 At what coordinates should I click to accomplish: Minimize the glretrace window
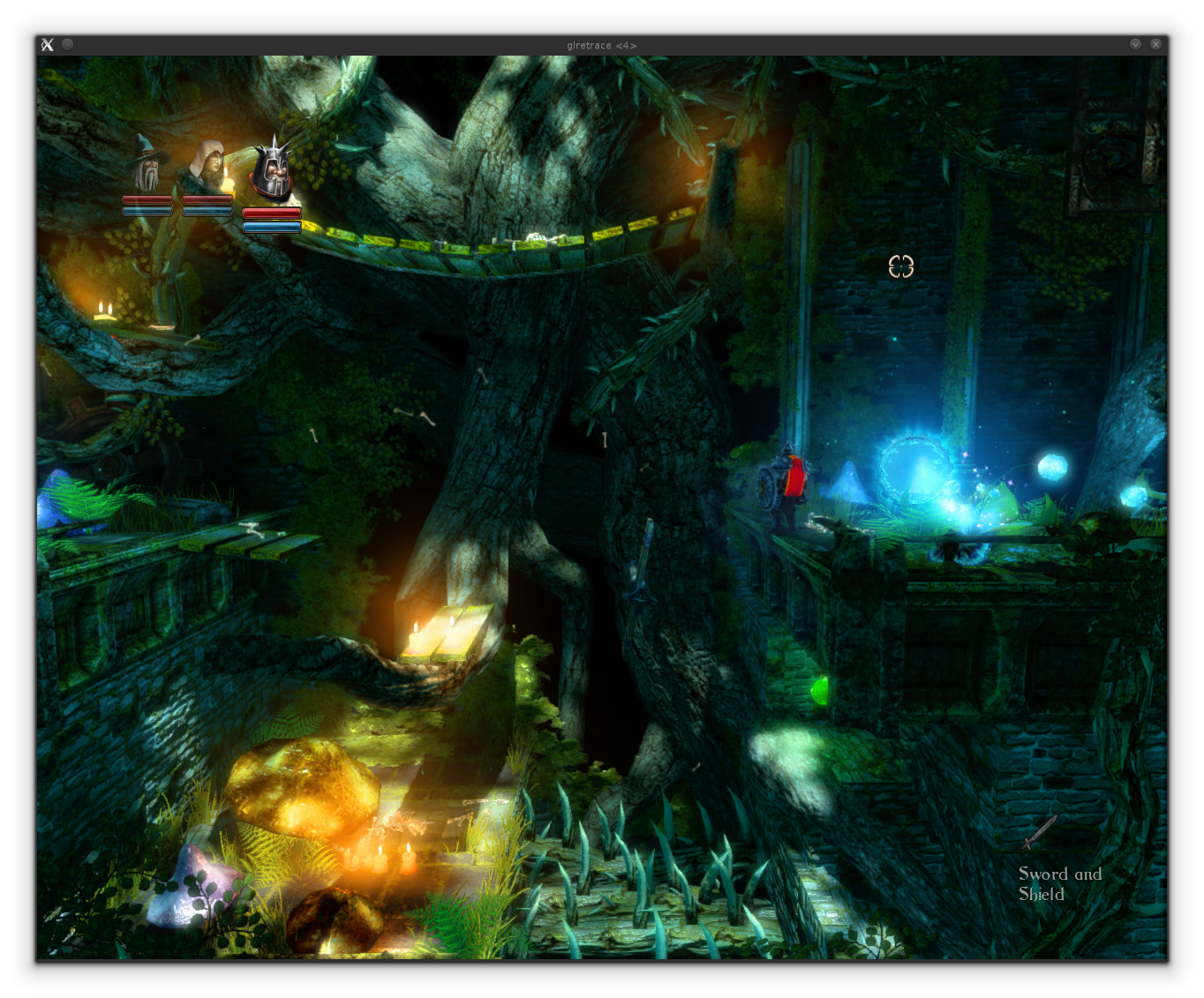[x=1135, y=44]
